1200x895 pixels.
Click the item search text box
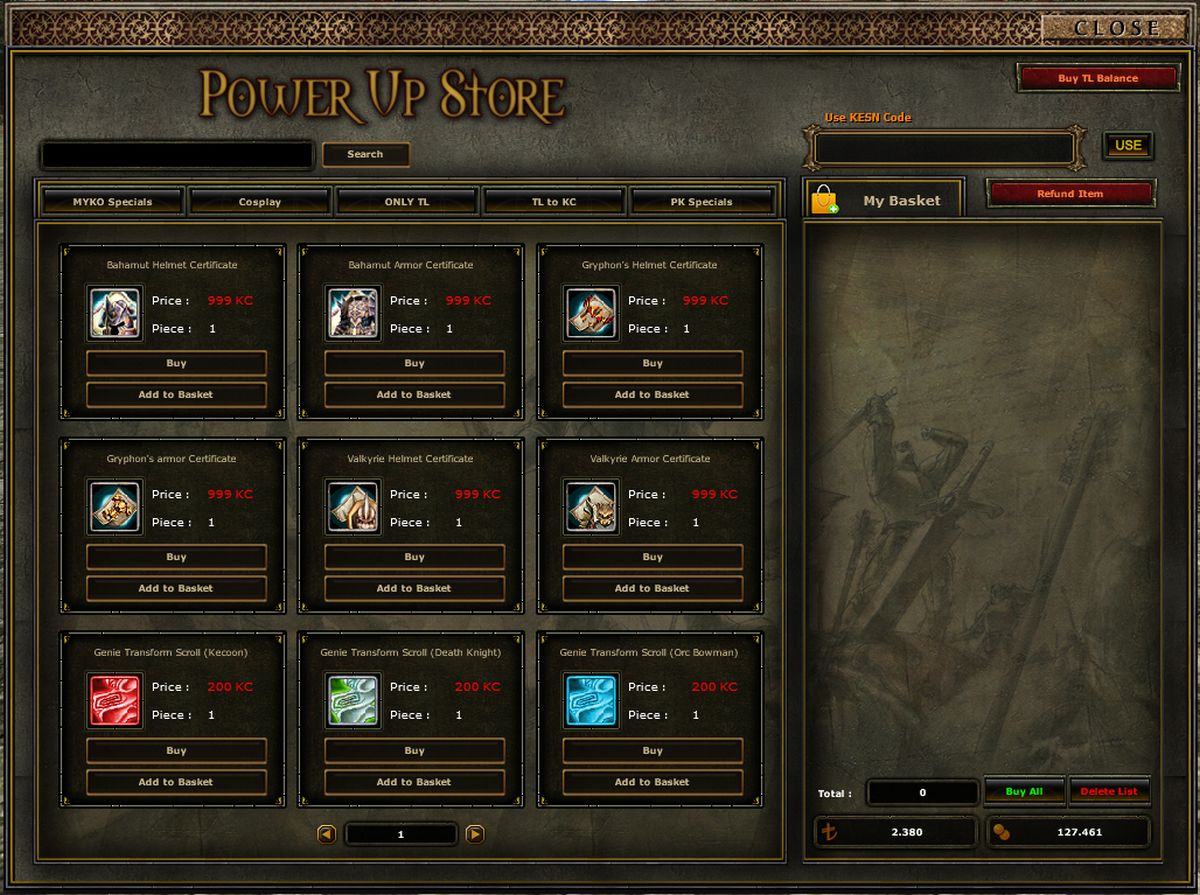(x=177, y=155)
